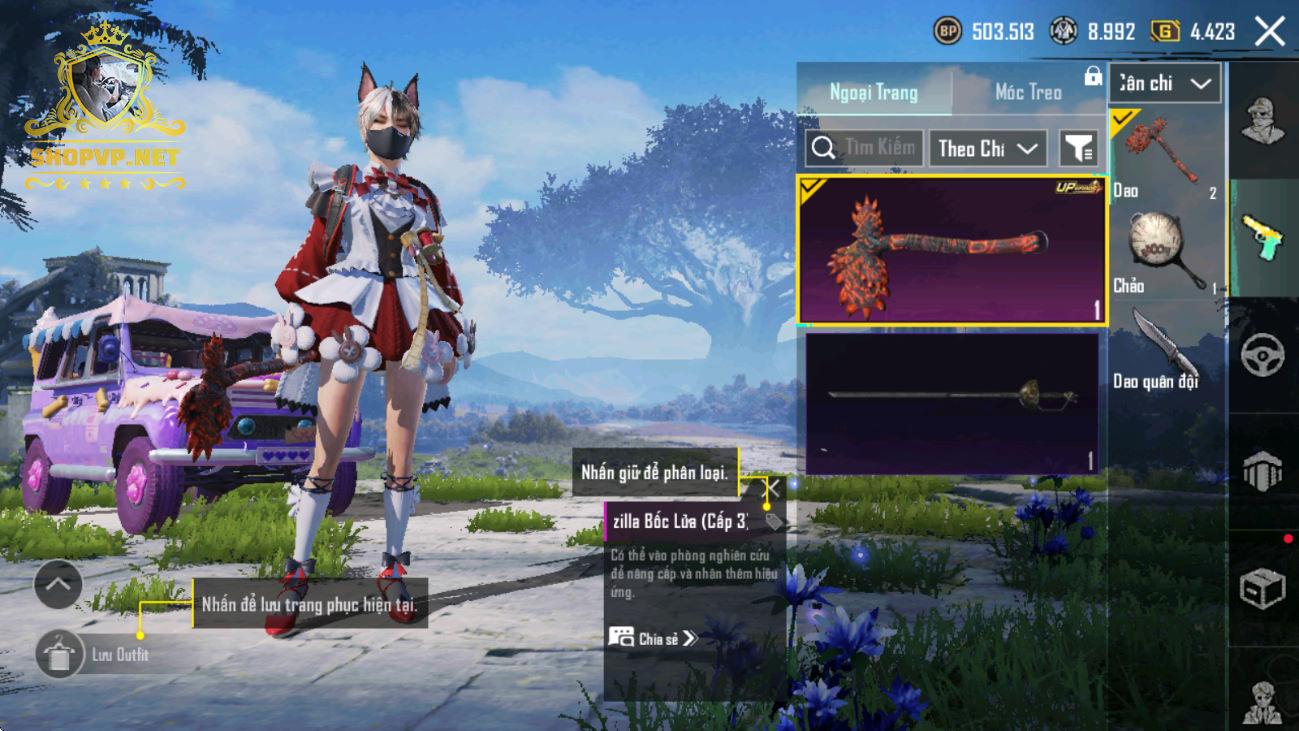
Task: Open the Móc Treo tab
Action: (x=1028, y=93)
